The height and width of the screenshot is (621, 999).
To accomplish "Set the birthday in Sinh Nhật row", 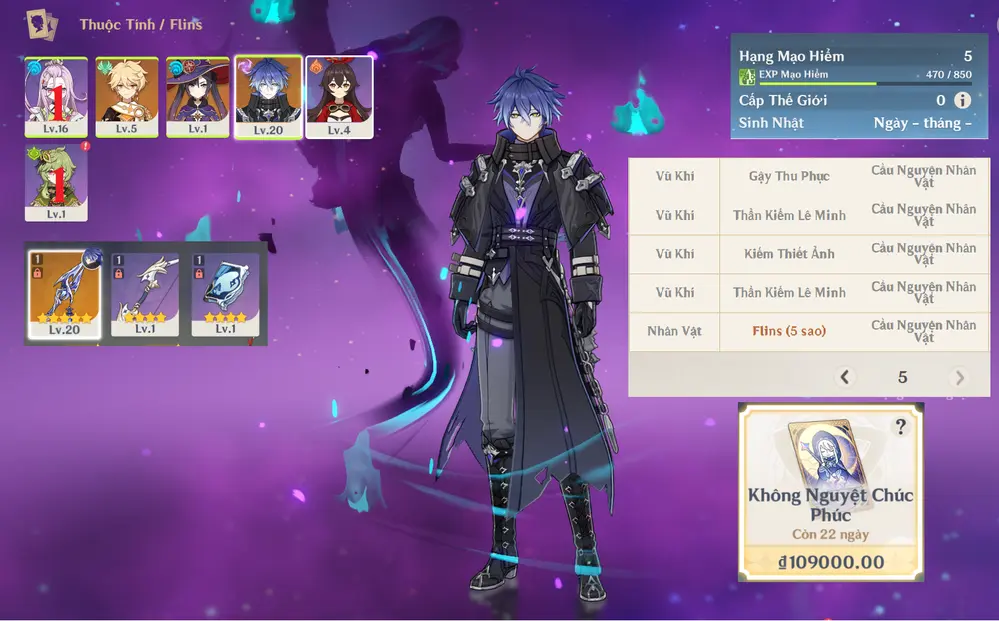I will [x=922, y=123].
